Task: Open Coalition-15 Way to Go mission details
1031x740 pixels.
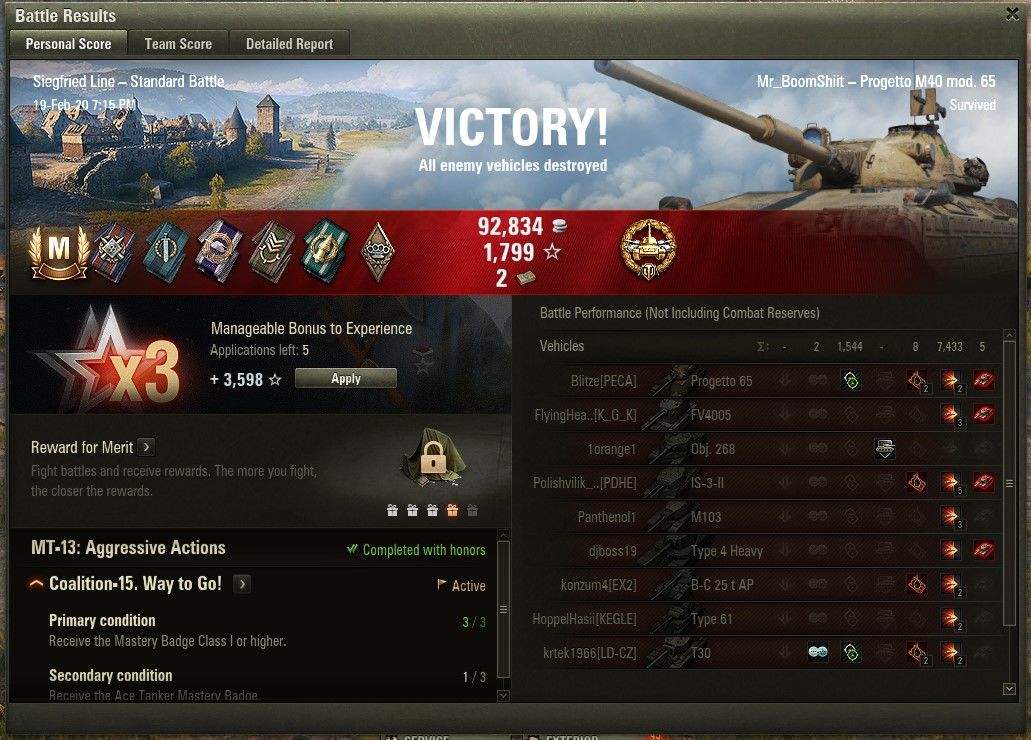Action: 242,584
